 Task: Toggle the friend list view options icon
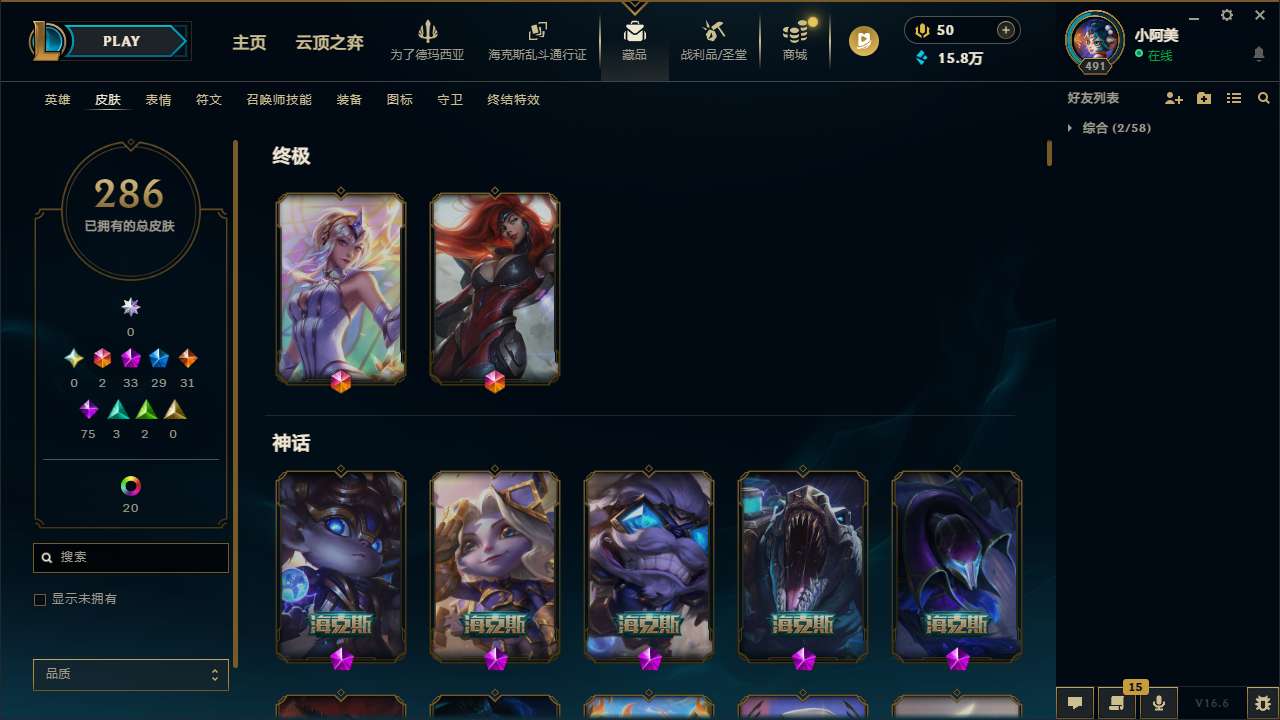click(1234, 98)
